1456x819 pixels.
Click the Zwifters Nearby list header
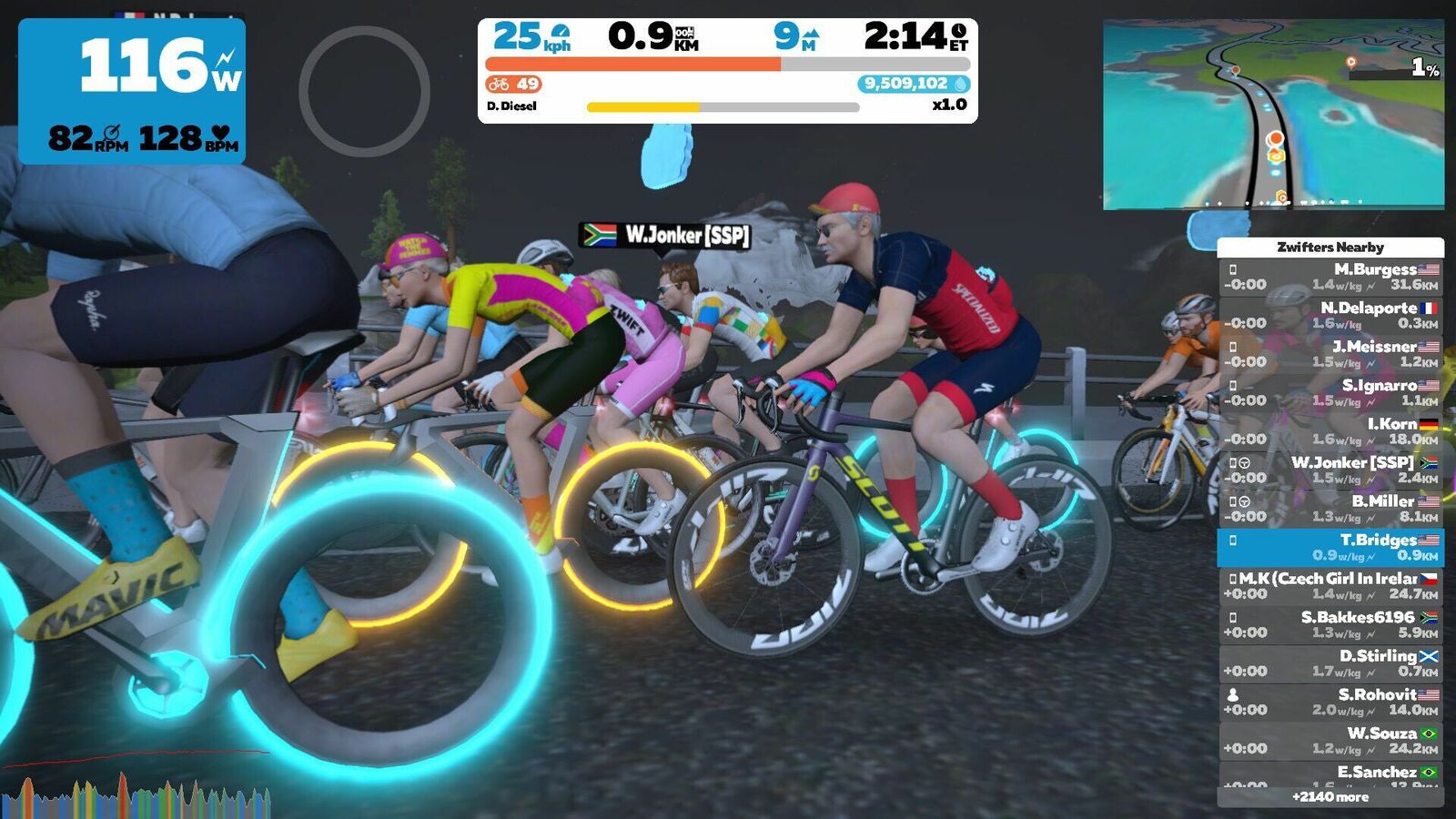pos(1330,247)
